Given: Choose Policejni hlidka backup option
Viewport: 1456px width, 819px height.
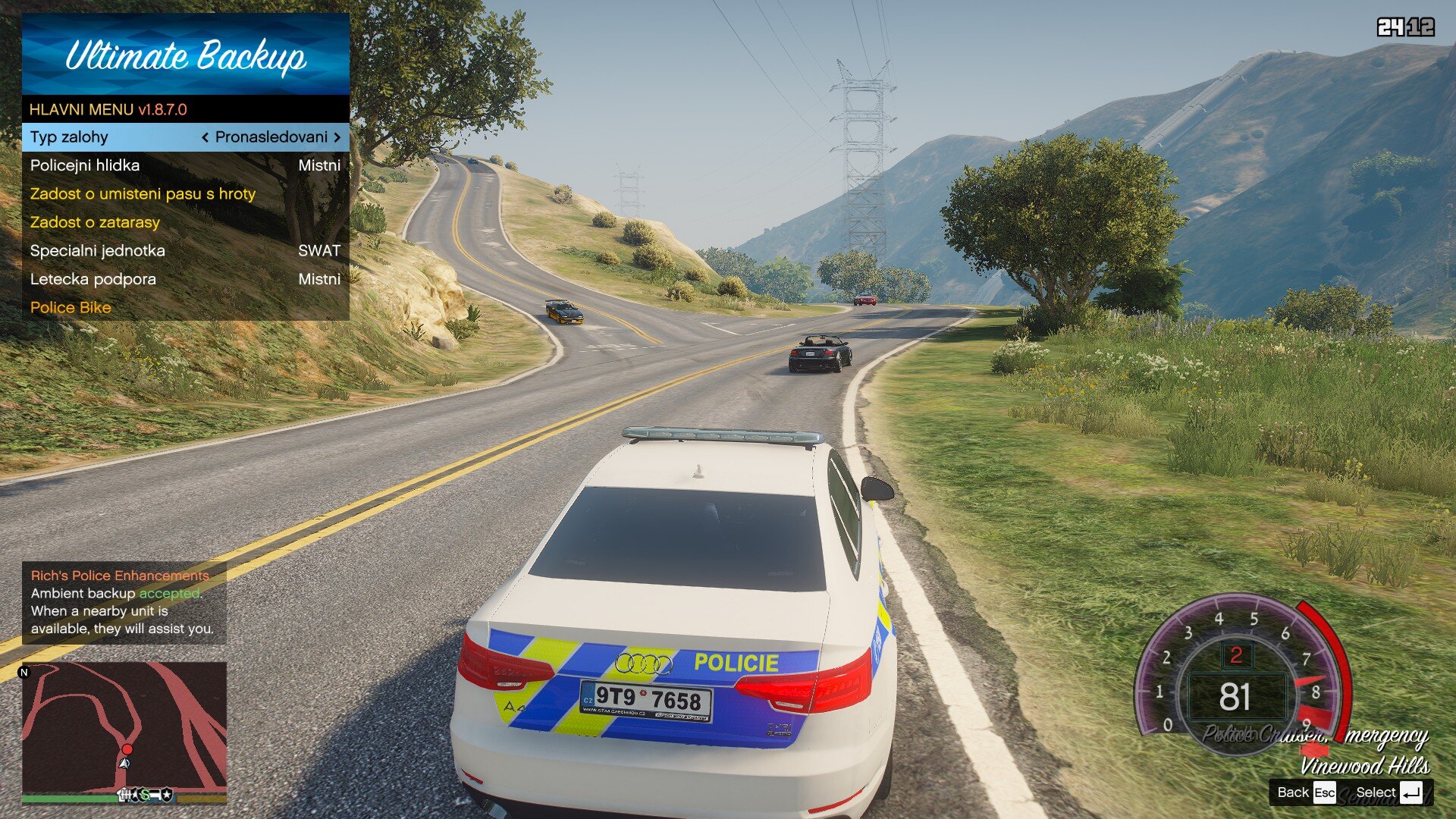Looking at the screenshot, I should 185,165.
